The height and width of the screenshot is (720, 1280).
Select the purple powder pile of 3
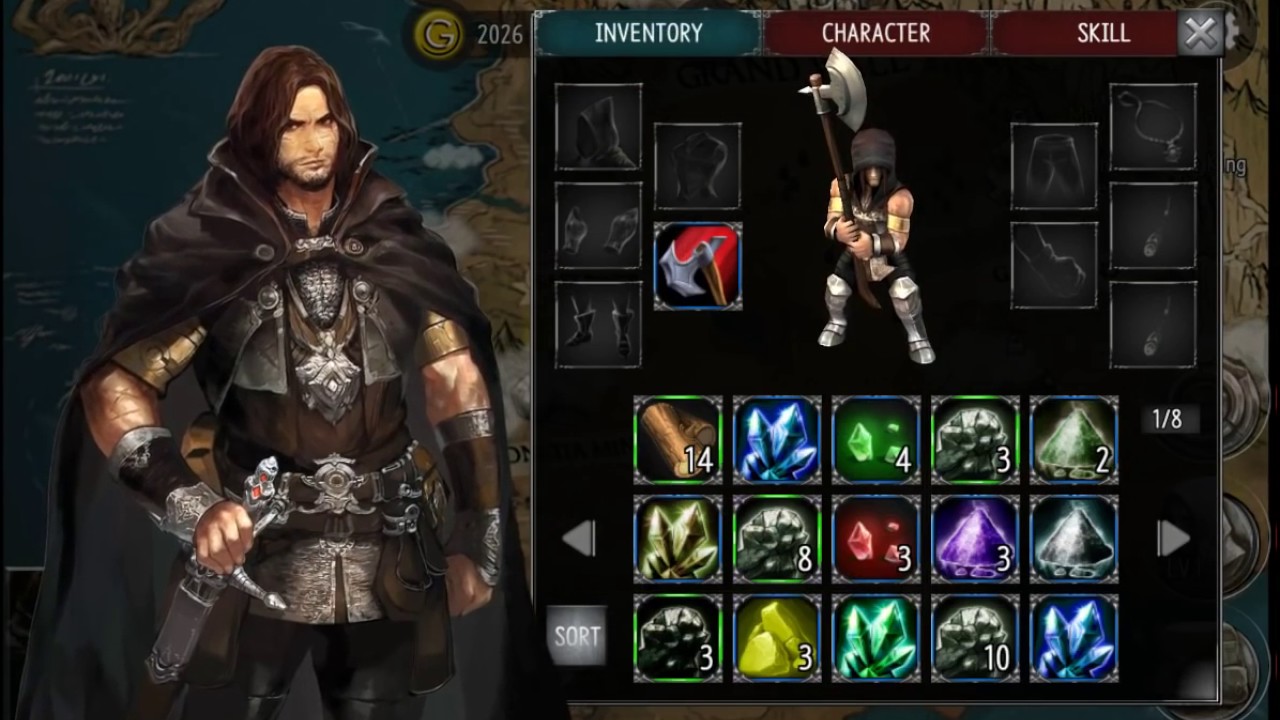pyautogui.click(x=975, y=539)
